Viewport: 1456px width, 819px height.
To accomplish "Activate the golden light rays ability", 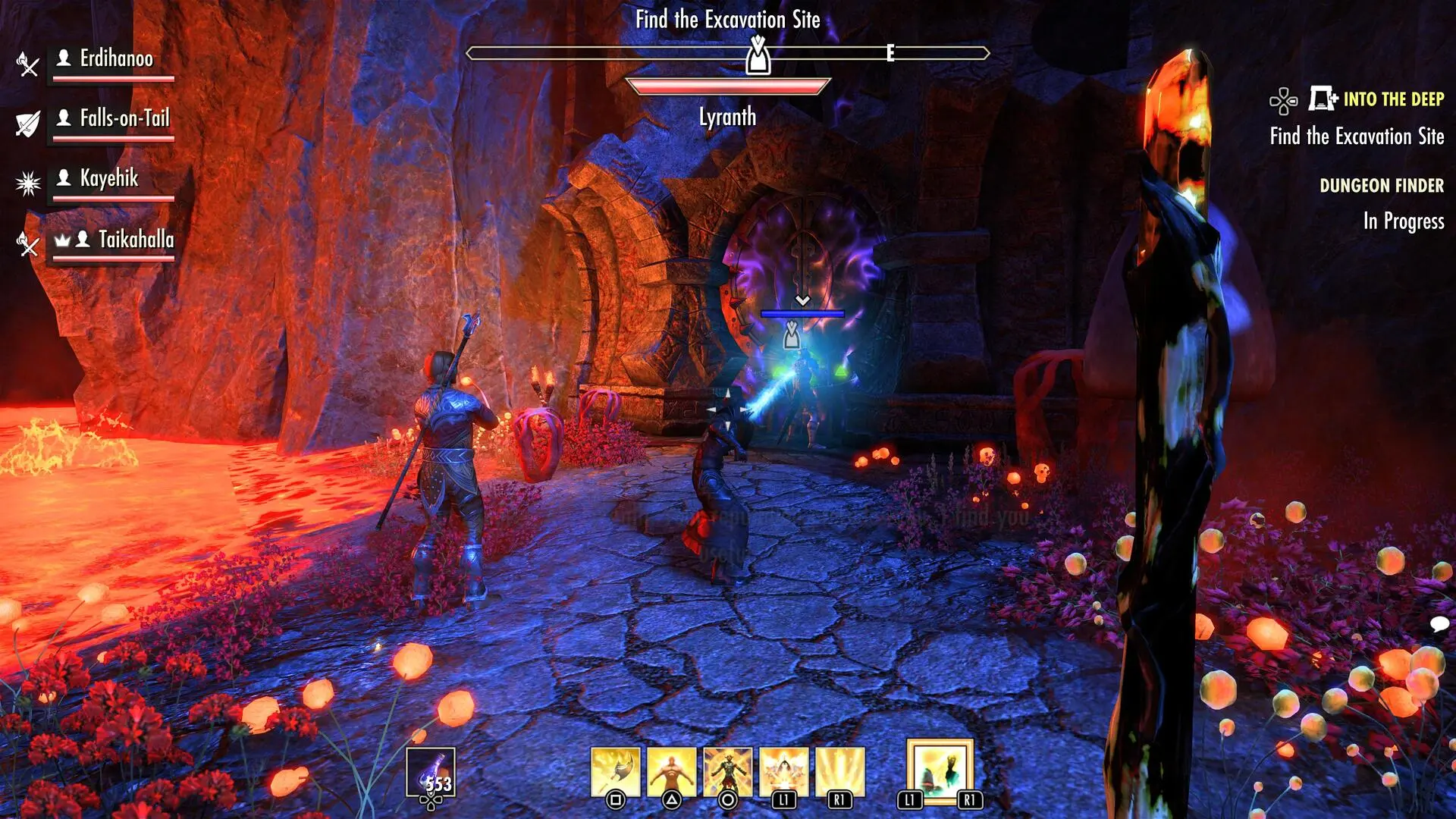I will [x=839, y=772].
